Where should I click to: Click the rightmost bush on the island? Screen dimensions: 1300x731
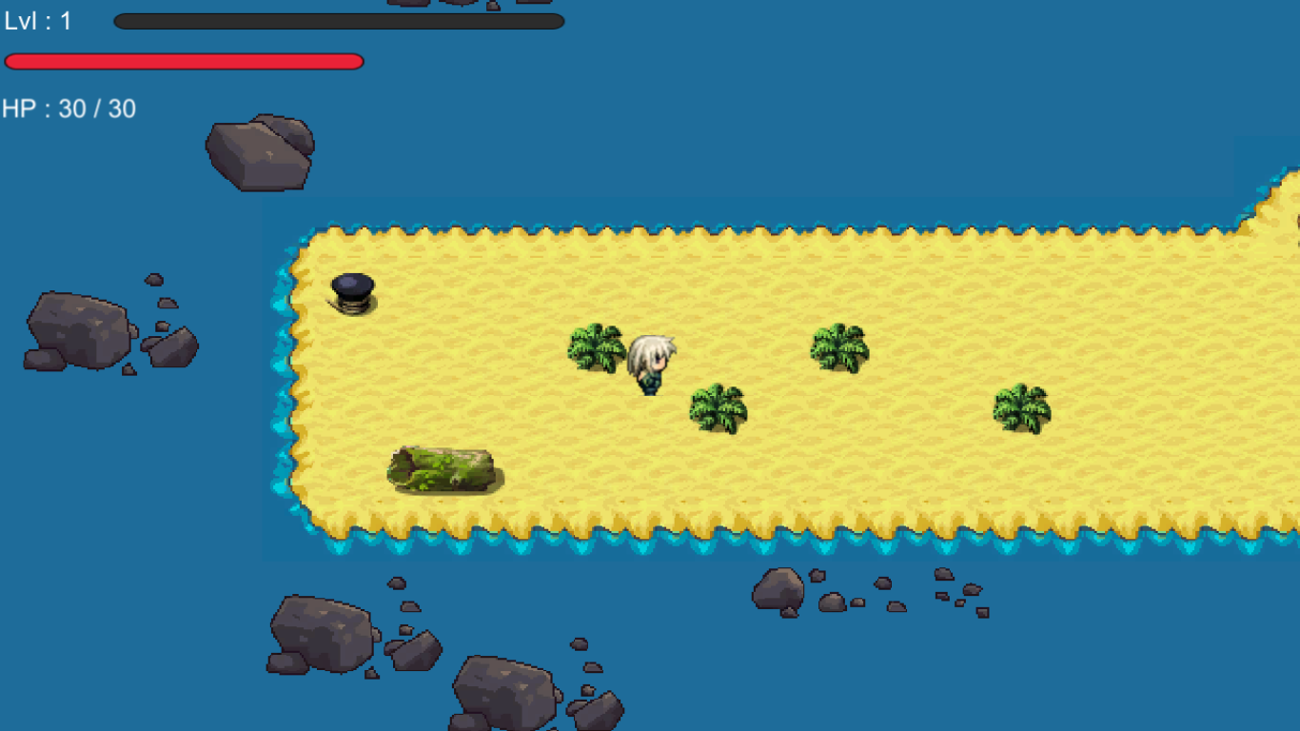pyautogui.click(x=1020, y=405)
